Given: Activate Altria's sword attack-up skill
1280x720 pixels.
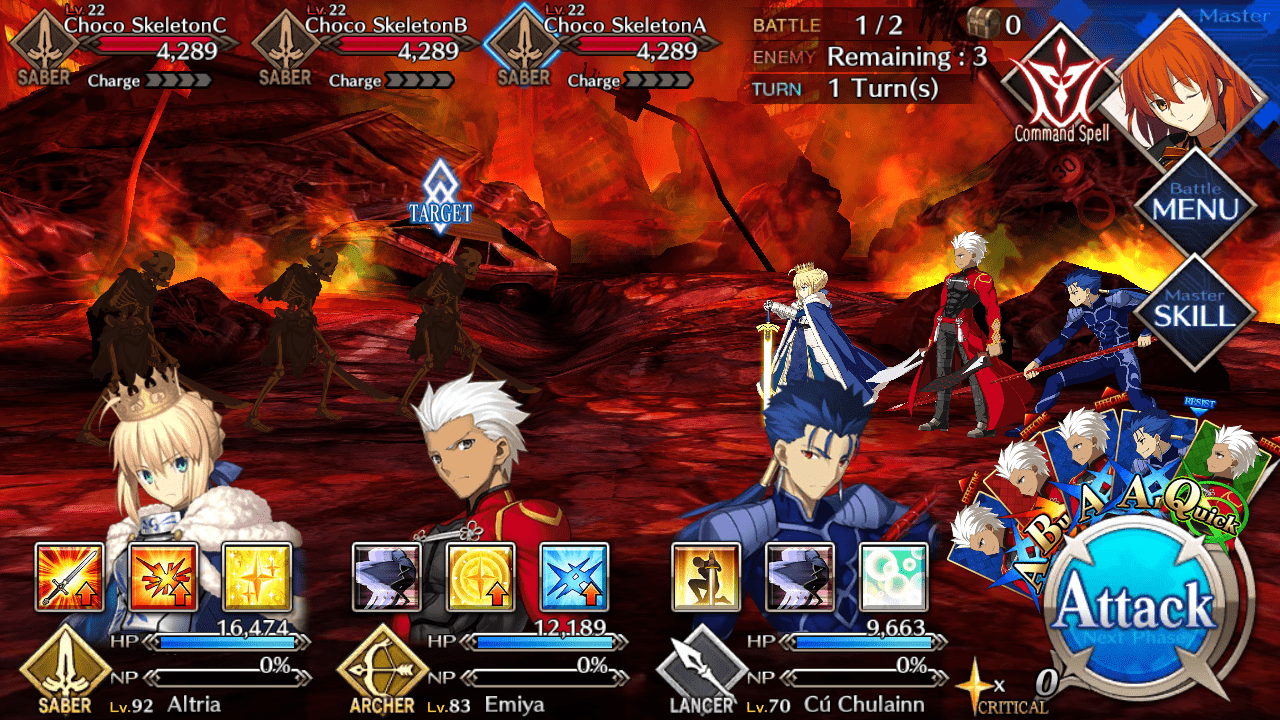Looking at the screenshot, I should (70, 577).
